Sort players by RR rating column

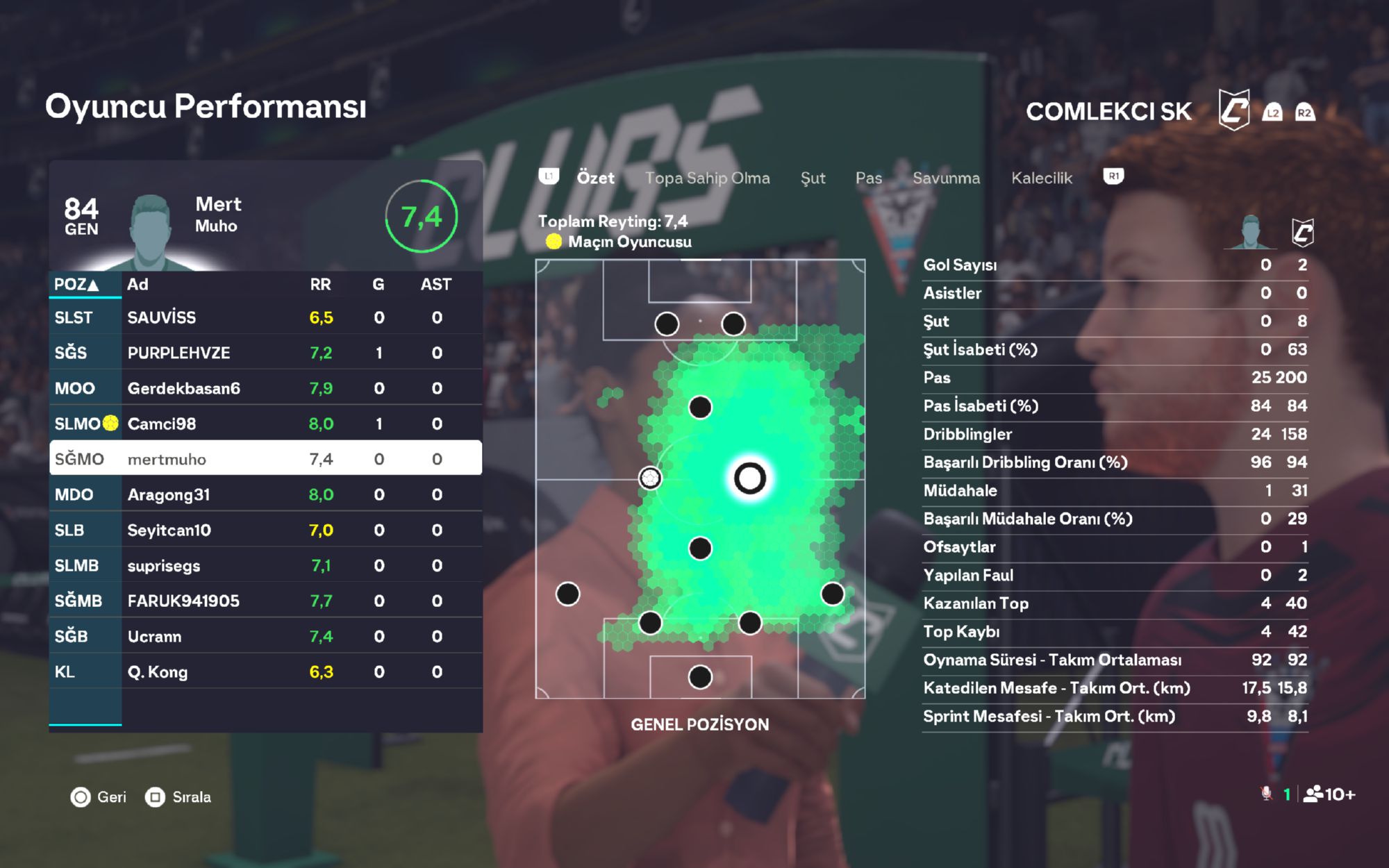tap(320, 284)
